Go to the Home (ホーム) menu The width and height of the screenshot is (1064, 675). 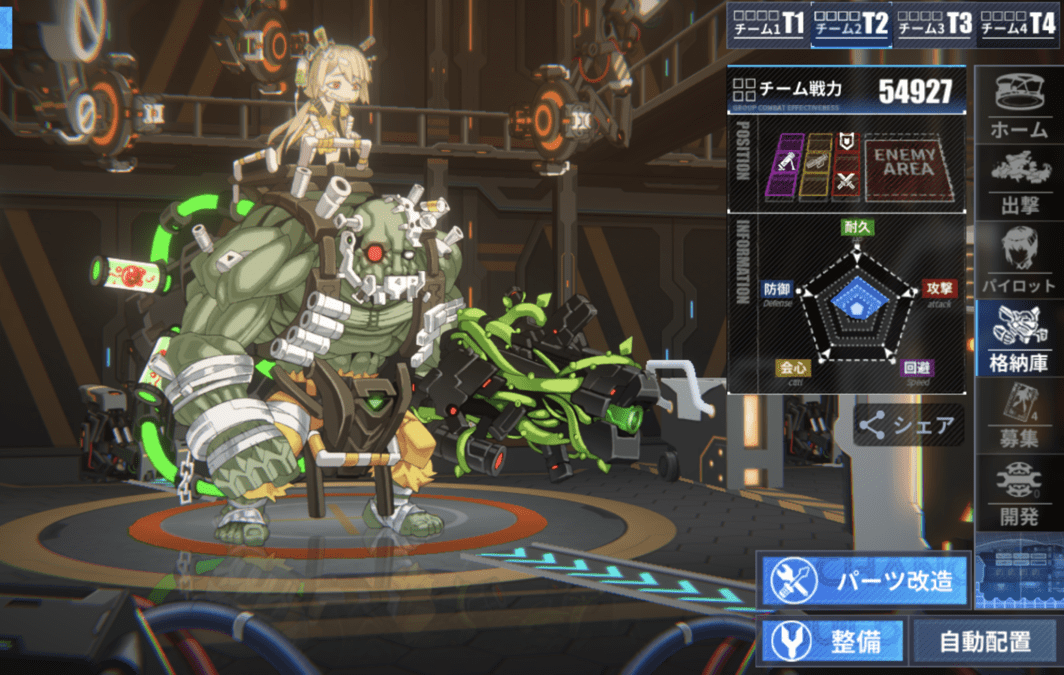click(1018, 106)
